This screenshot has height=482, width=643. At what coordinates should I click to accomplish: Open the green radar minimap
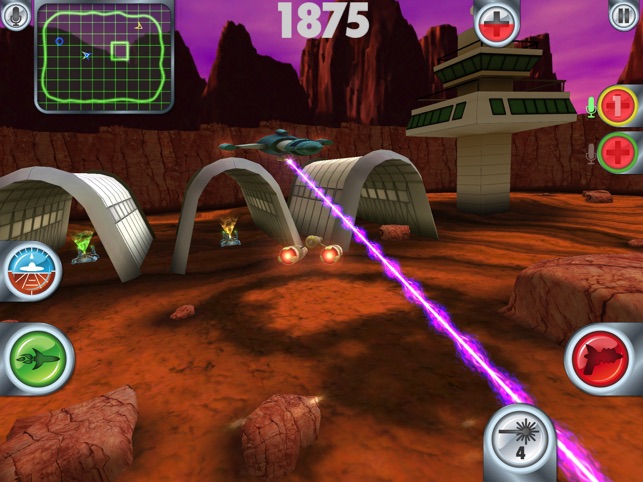[x=104, y=56]
